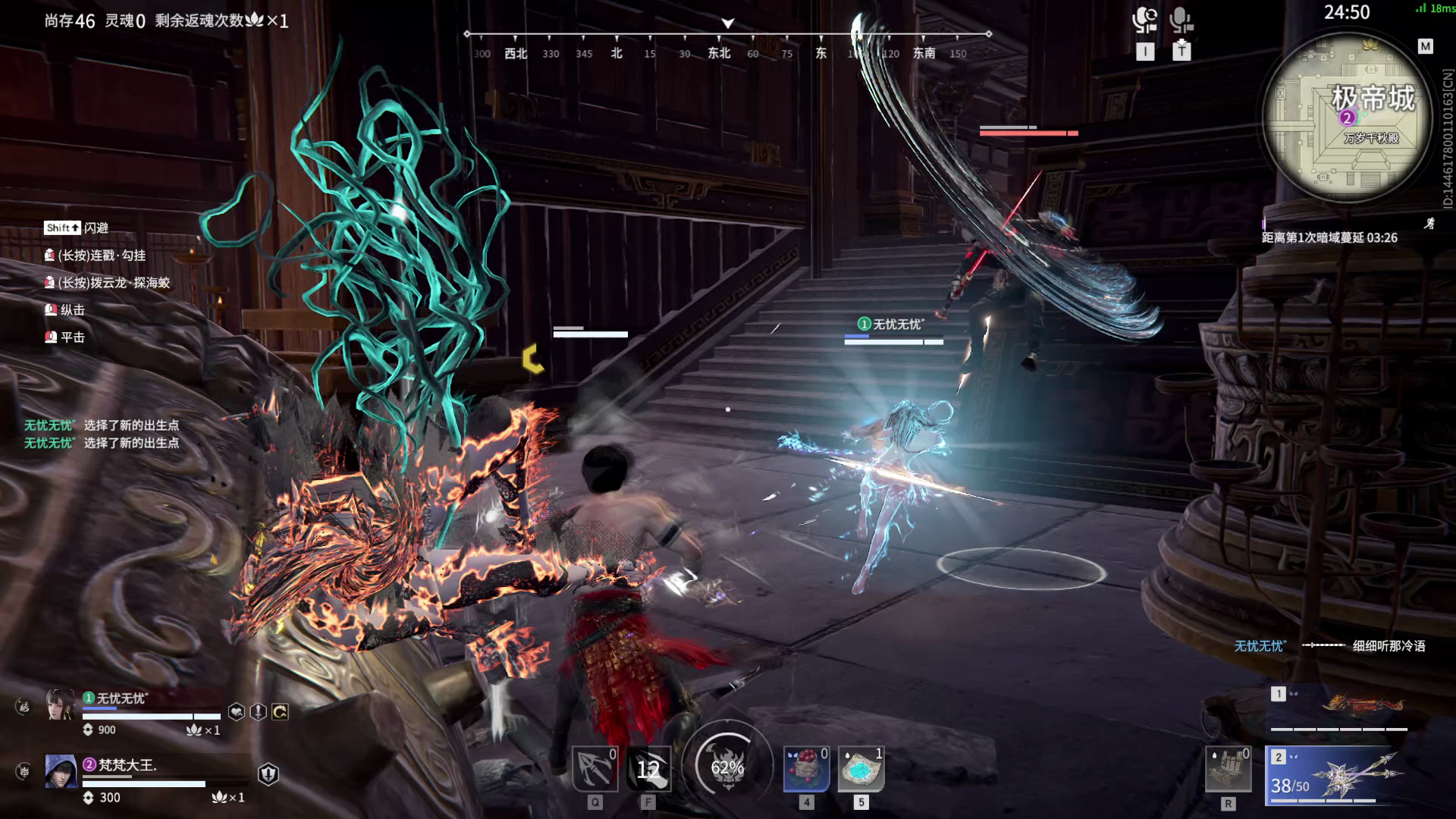1456x819 pixels.
Task: Toggle the voice chat speaker icon
Action: click(x=1144, y=20)
